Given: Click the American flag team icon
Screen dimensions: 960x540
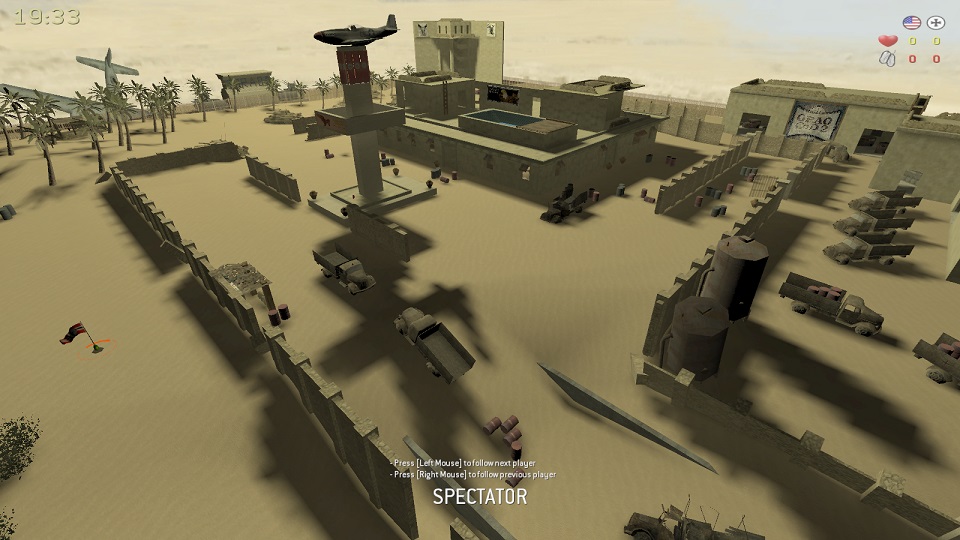Looking at the screenshot, I should [x=911, y=22].
